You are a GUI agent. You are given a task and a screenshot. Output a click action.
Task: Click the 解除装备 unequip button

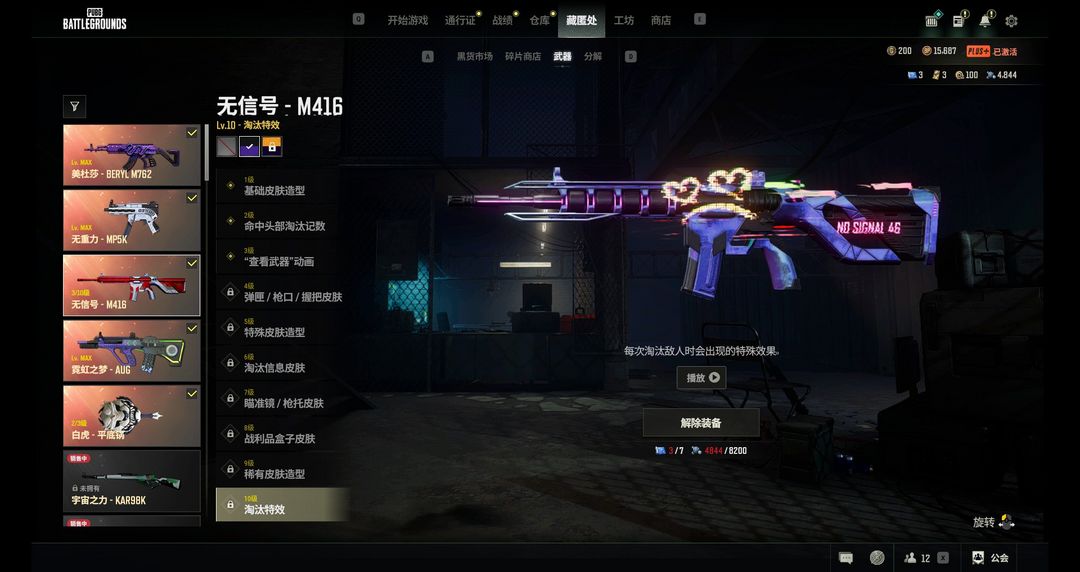pyautogui.click(x=700, y=423)
